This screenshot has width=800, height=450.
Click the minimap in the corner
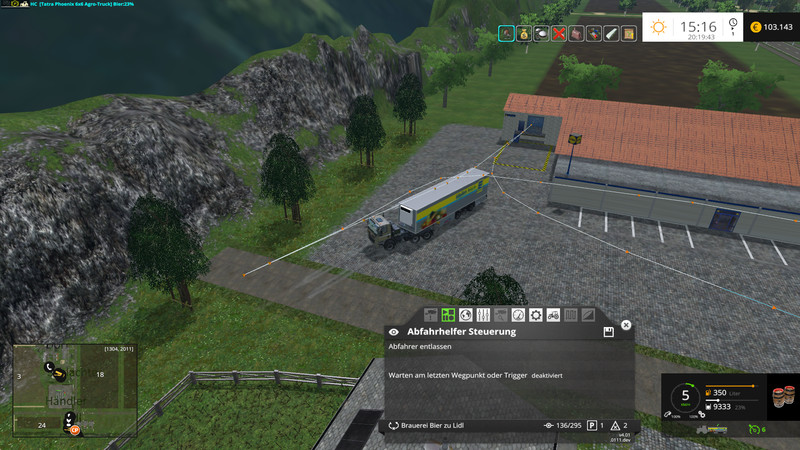74,391
